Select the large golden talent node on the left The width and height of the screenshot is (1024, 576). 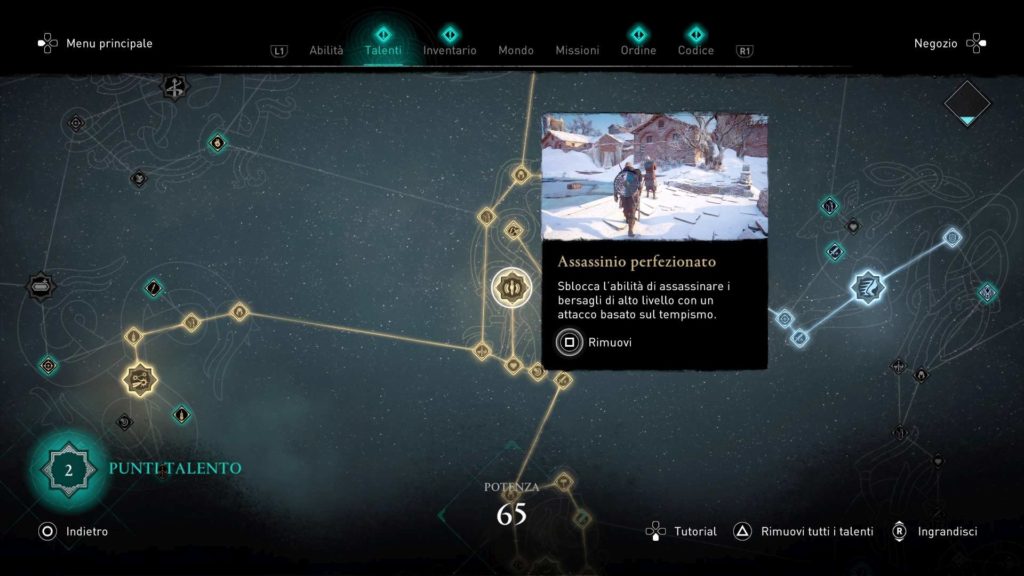click(138, 379)
